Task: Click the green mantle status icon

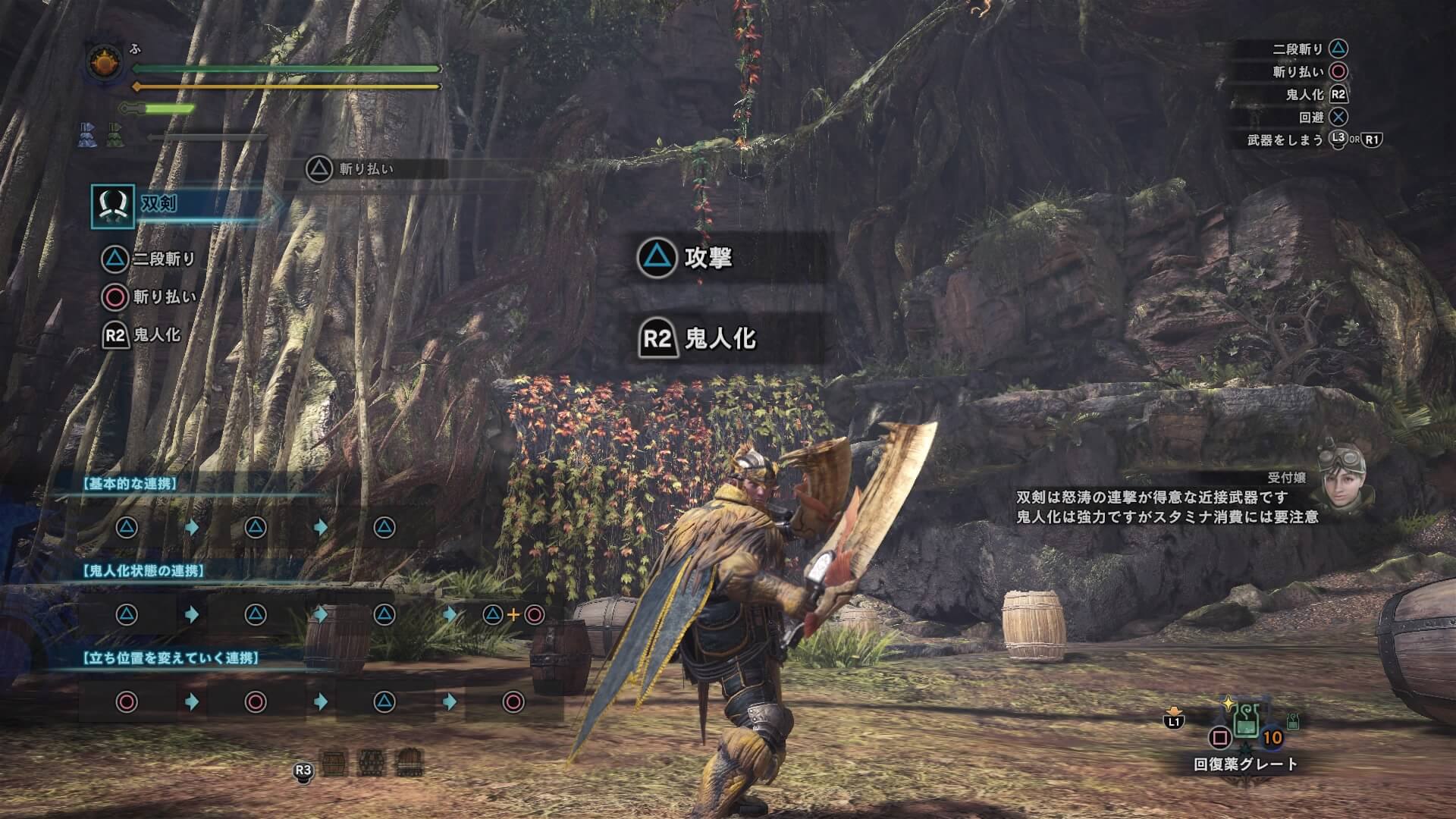Action: pos(115,135)
